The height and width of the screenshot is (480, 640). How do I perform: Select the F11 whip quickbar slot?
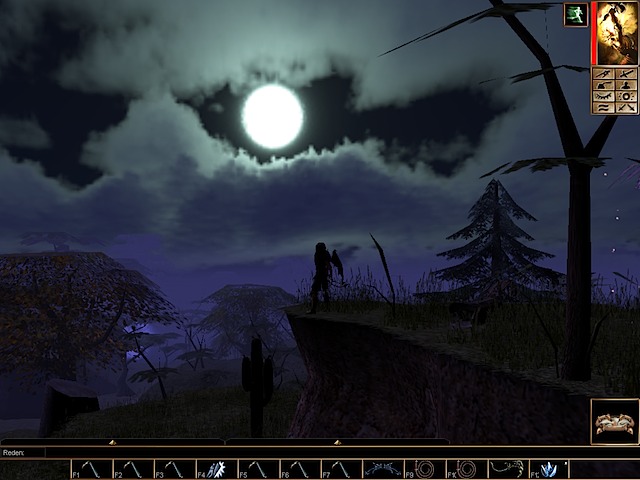506,469
